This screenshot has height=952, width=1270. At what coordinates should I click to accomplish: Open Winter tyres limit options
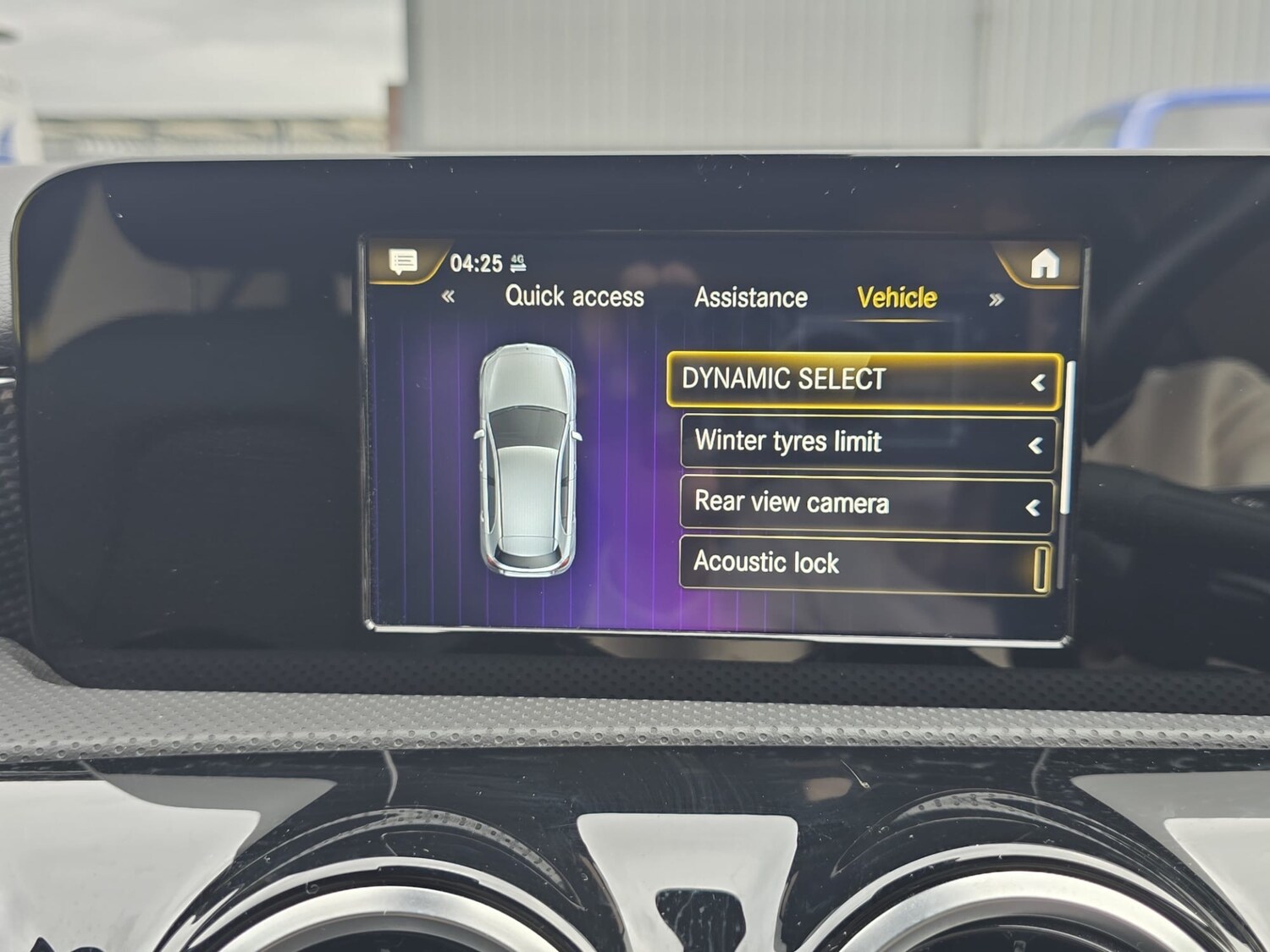[1037, 442]
